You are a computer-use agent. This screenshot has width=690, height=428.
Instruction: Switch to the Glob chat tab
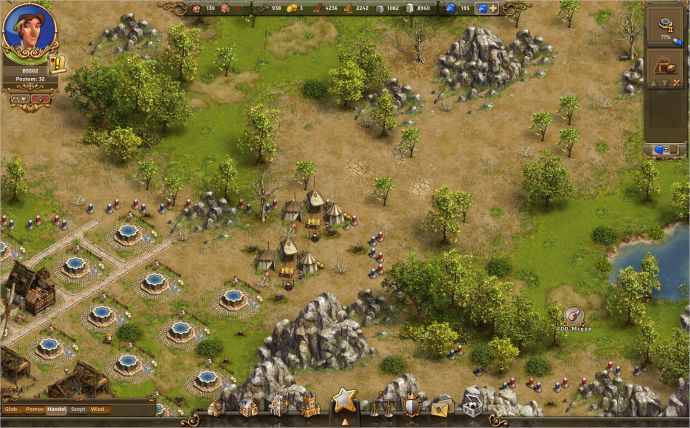12,409
